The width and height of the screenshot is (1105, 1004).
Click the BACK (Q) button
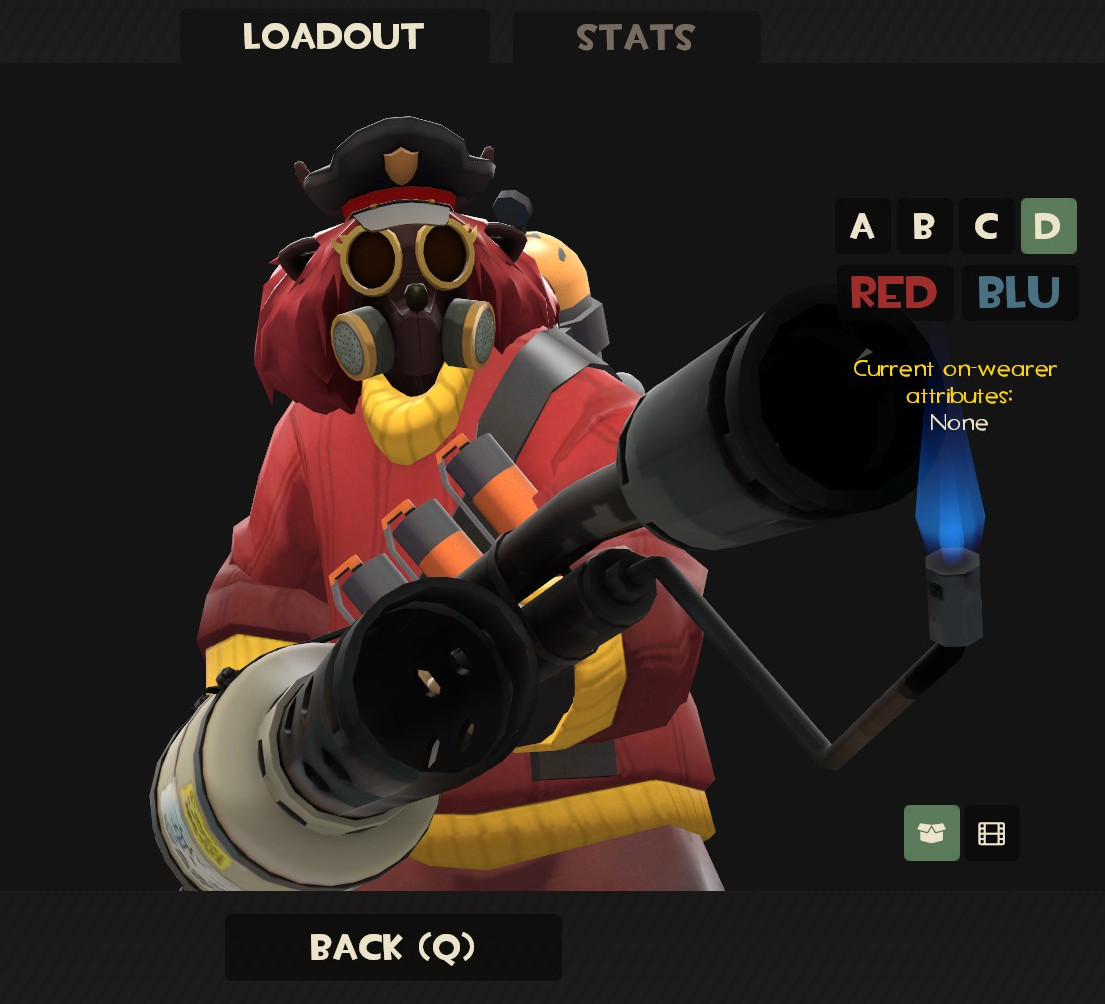click(x=393, y=947)
